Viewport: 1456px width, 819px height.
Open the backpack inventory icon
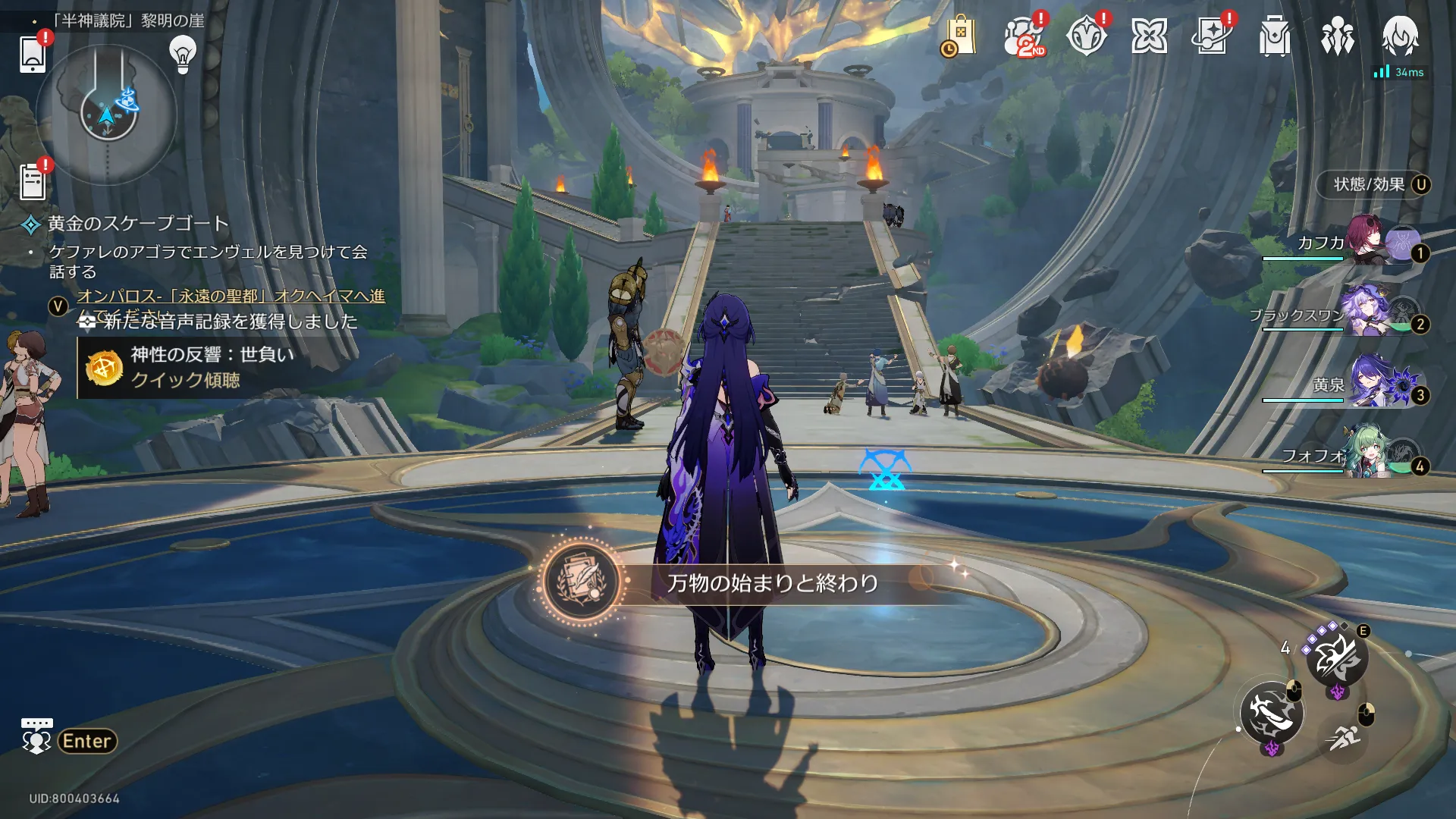1275,36
